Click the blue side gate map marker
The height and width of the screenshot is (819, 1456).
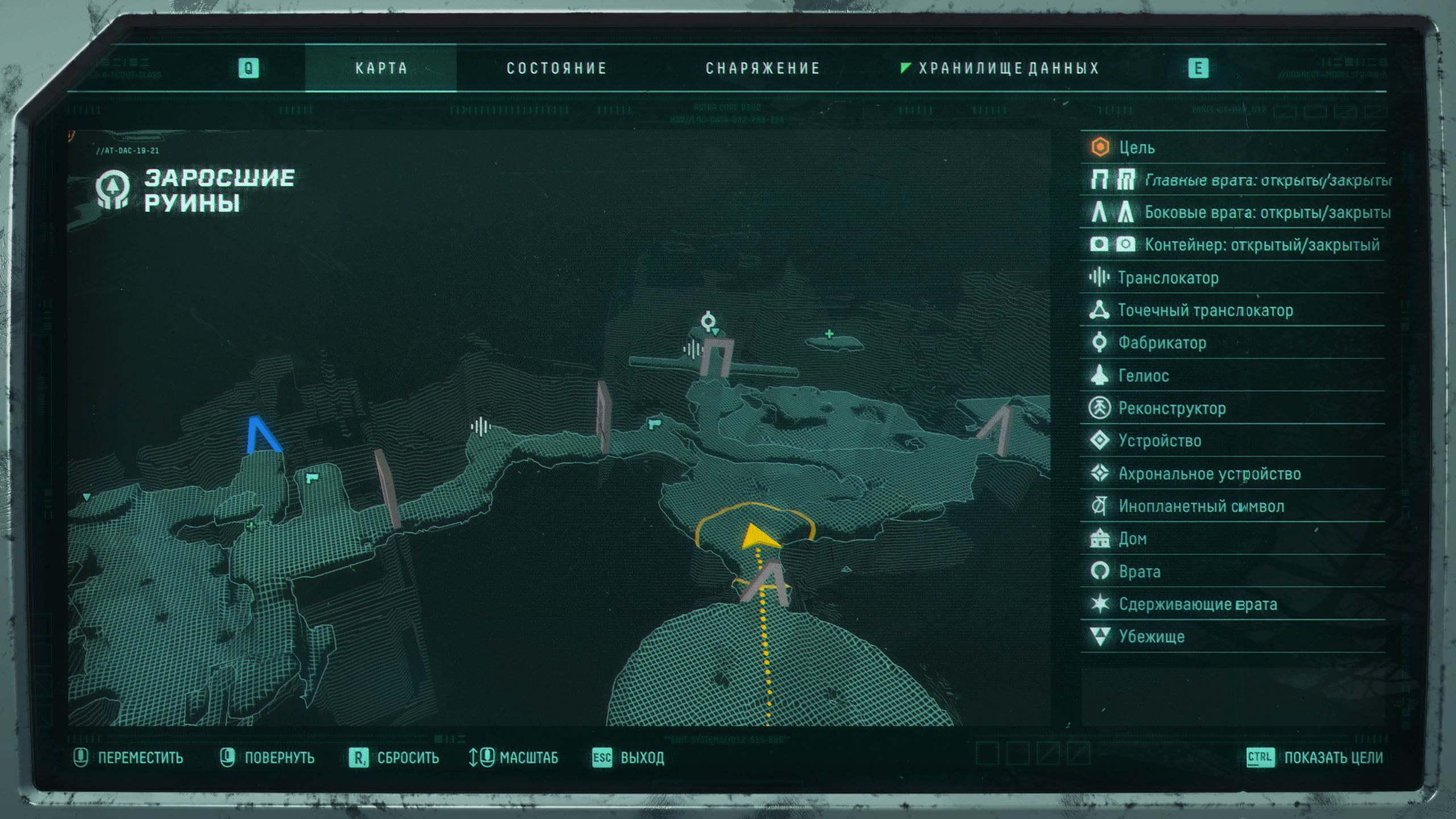262,436
